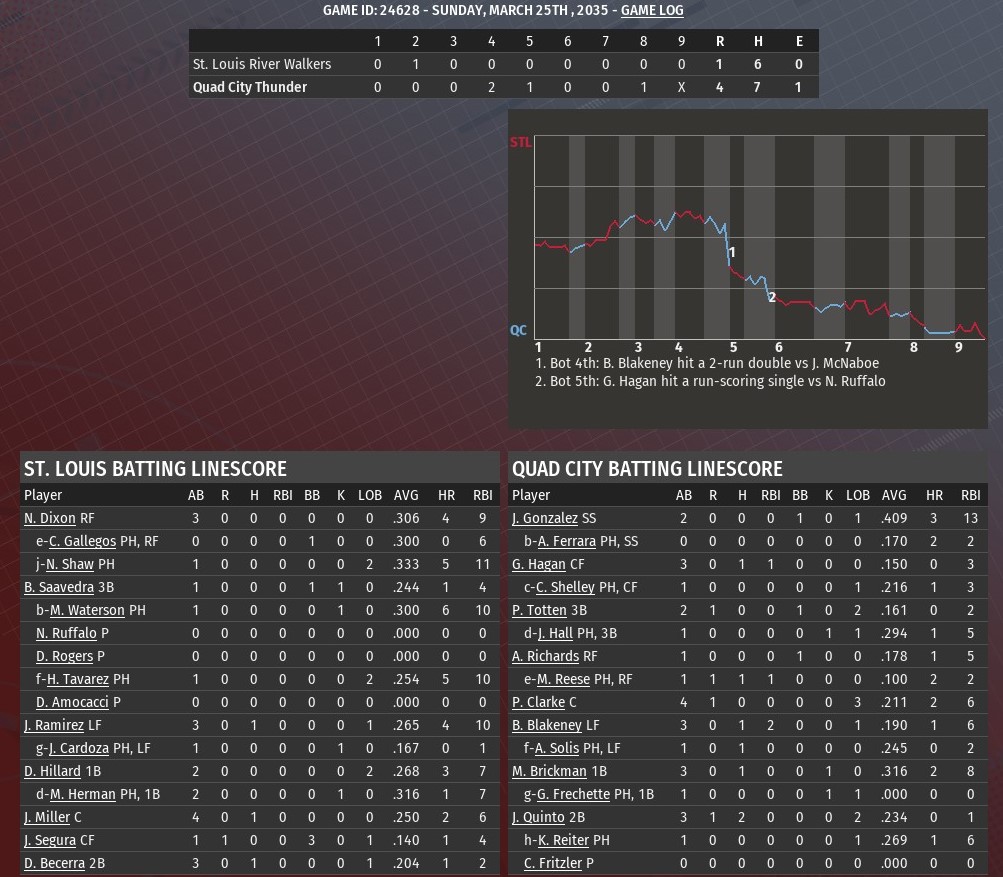Select catcher J. Miller's name

[x=47, y=817]
